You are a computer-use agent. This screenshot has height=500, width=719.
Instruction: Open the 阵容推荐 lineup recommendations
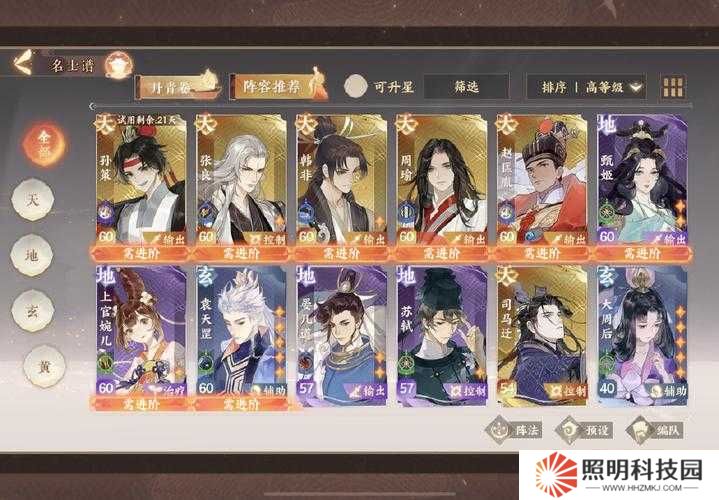pyautogui.click(x=272, y=85)
